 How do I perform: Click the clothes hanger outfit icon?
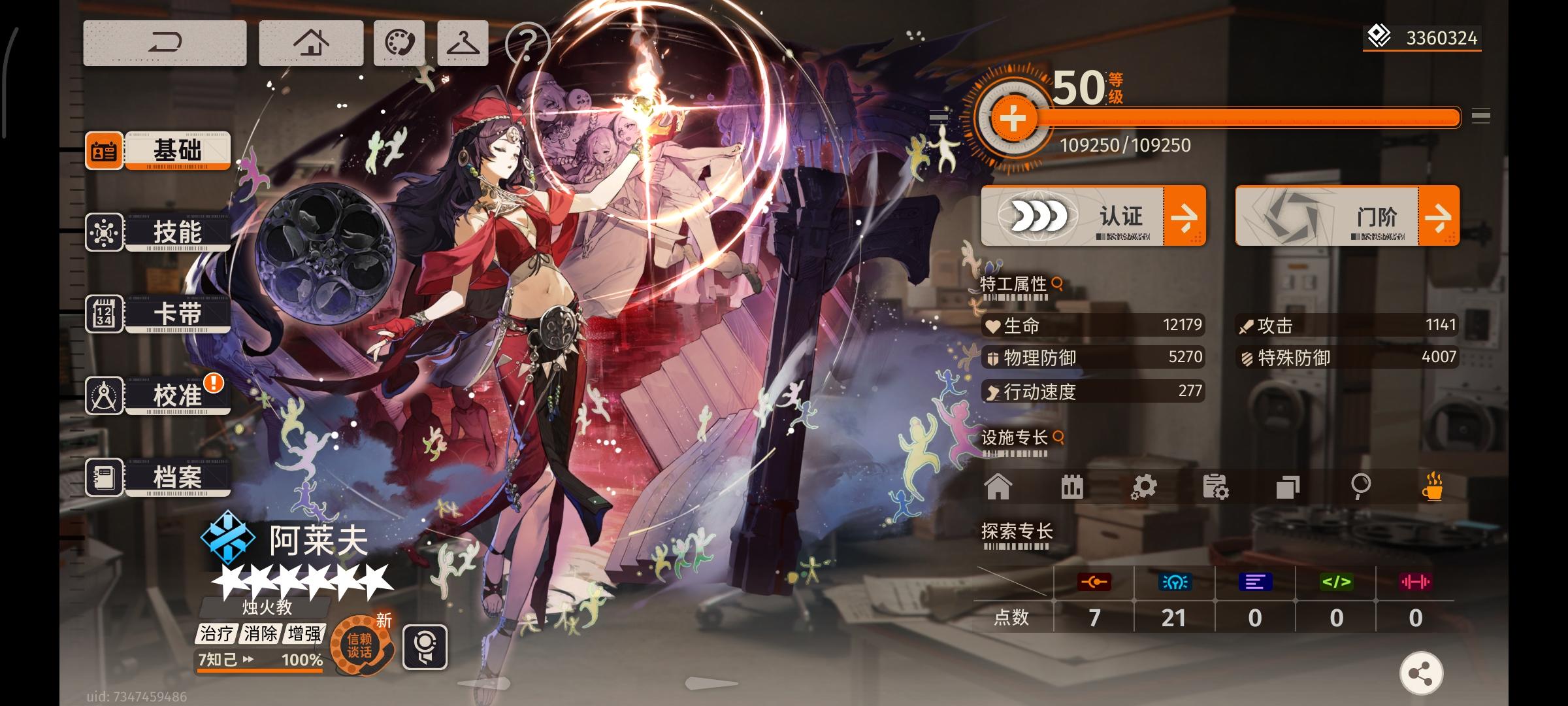(462, 43)
